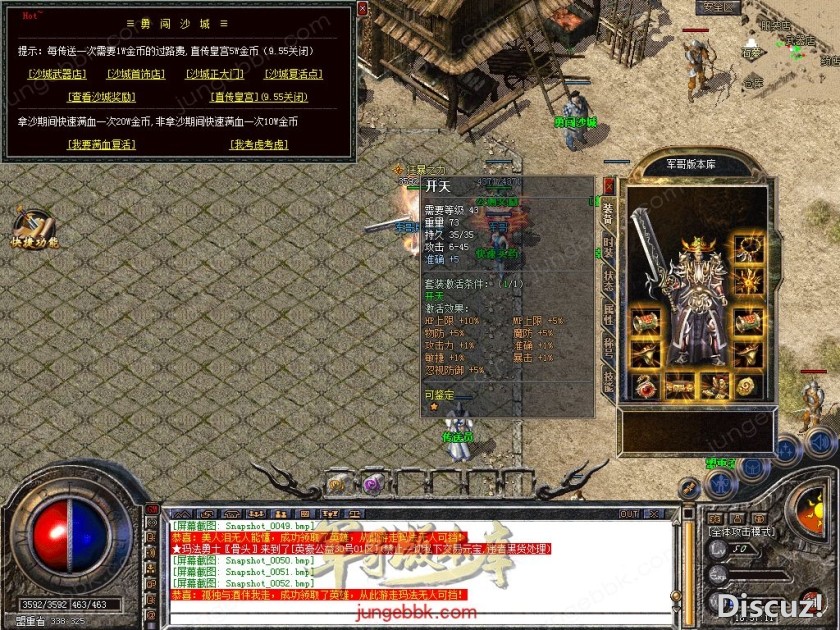Show the 属性 attributes tab

pyautogui.click(x=609, y=314)
